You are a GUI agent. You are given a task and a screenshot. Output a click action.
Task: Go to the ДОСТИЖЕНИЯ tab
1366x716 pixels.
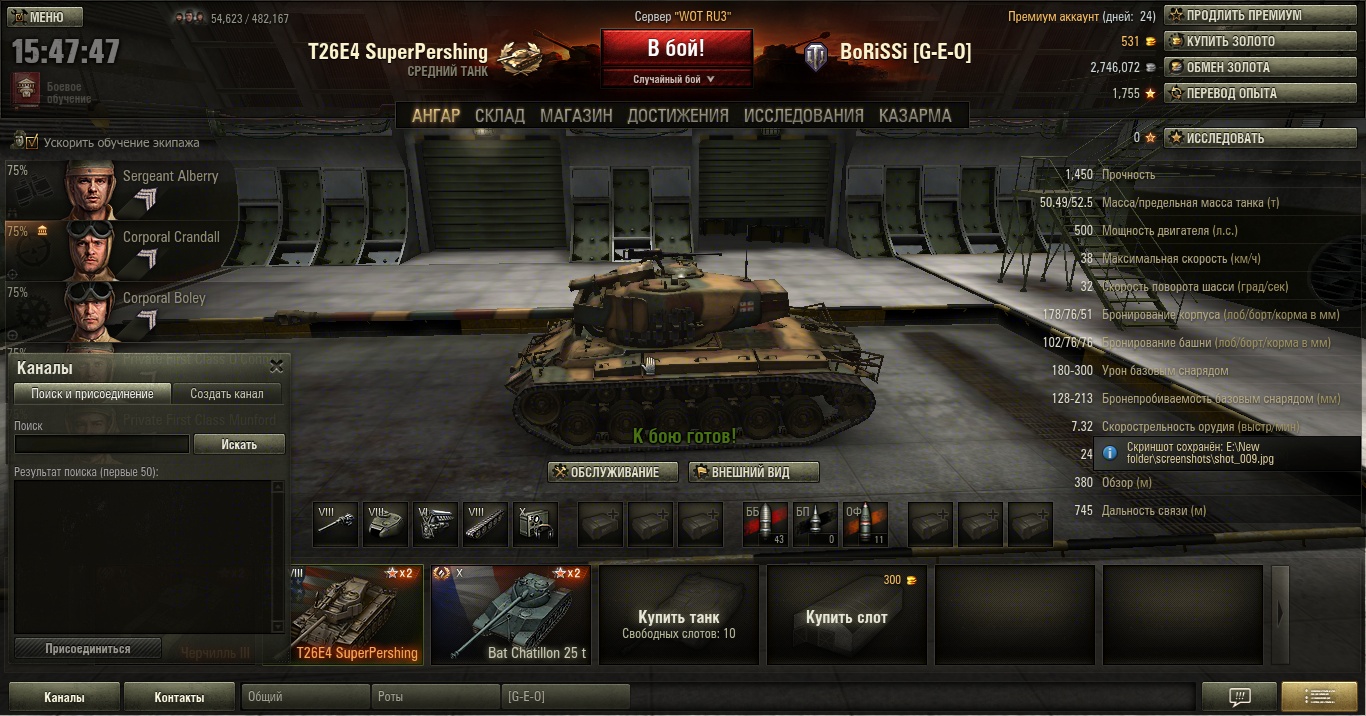click(678, 115)
